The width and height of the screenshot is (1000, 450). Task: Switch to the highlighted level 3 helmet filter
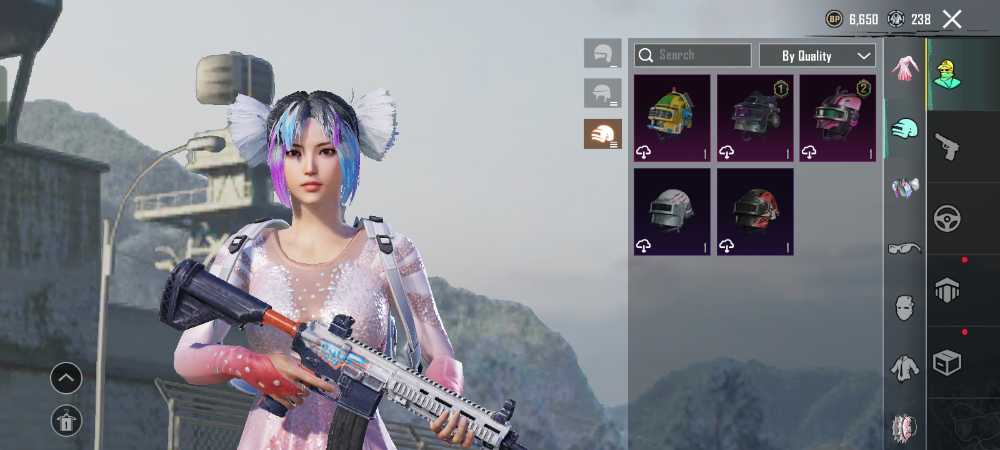pyautogui.click(x=602, y=134)
